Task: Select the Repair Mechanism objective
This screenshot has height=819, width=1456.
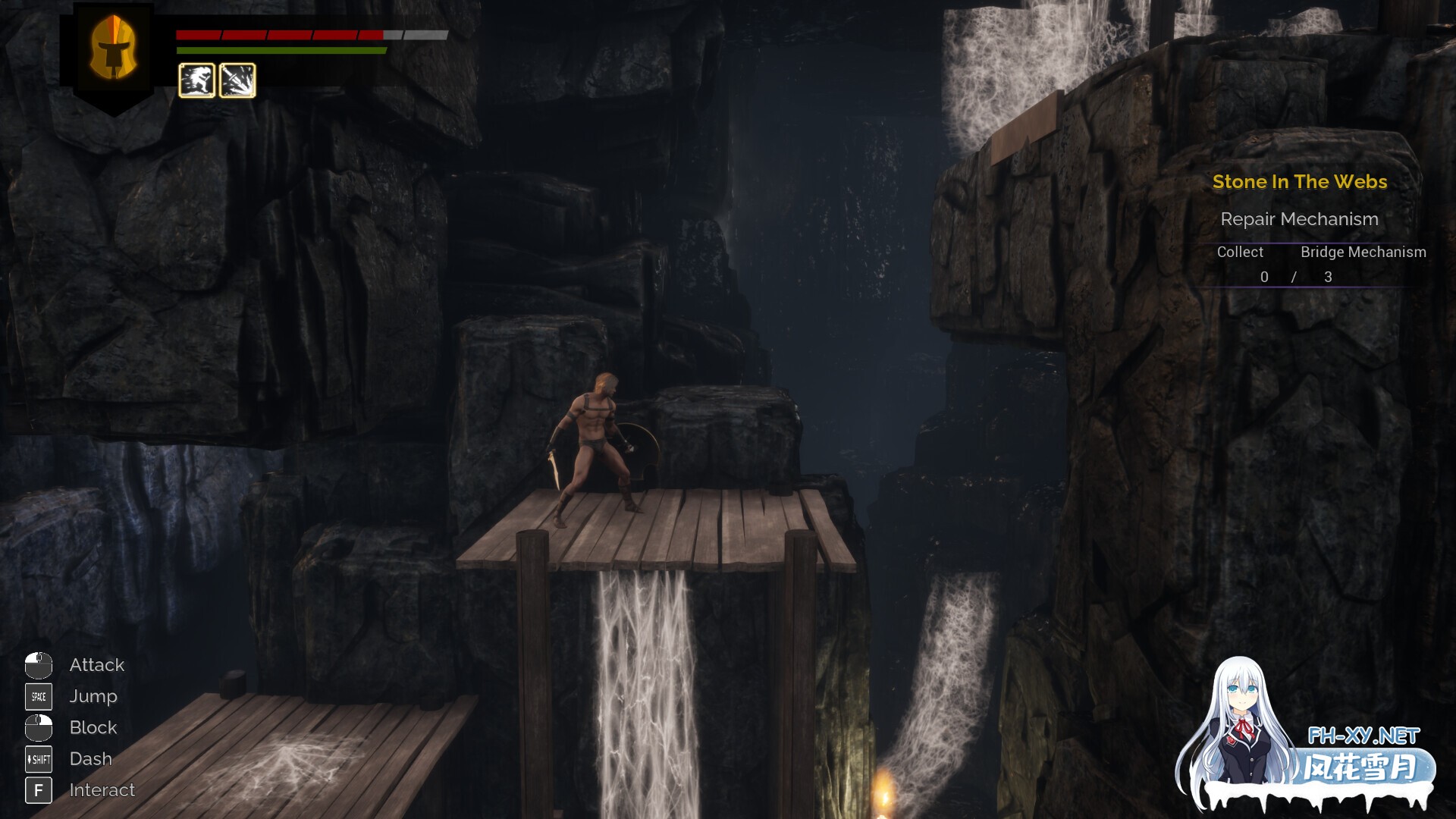Action: click(1299, 219)
